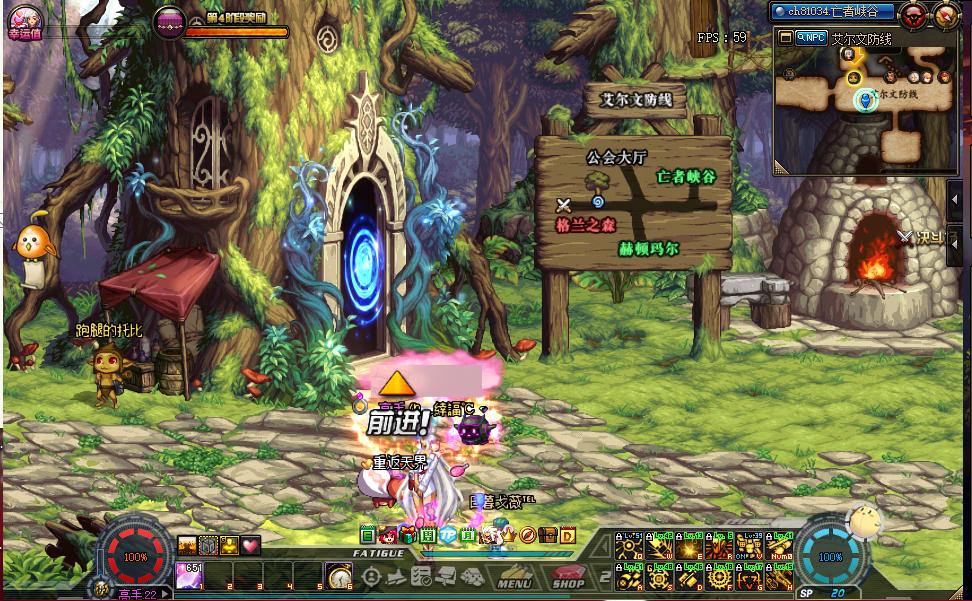
Task: Open the MENU button
Action: tap(515, 579)
